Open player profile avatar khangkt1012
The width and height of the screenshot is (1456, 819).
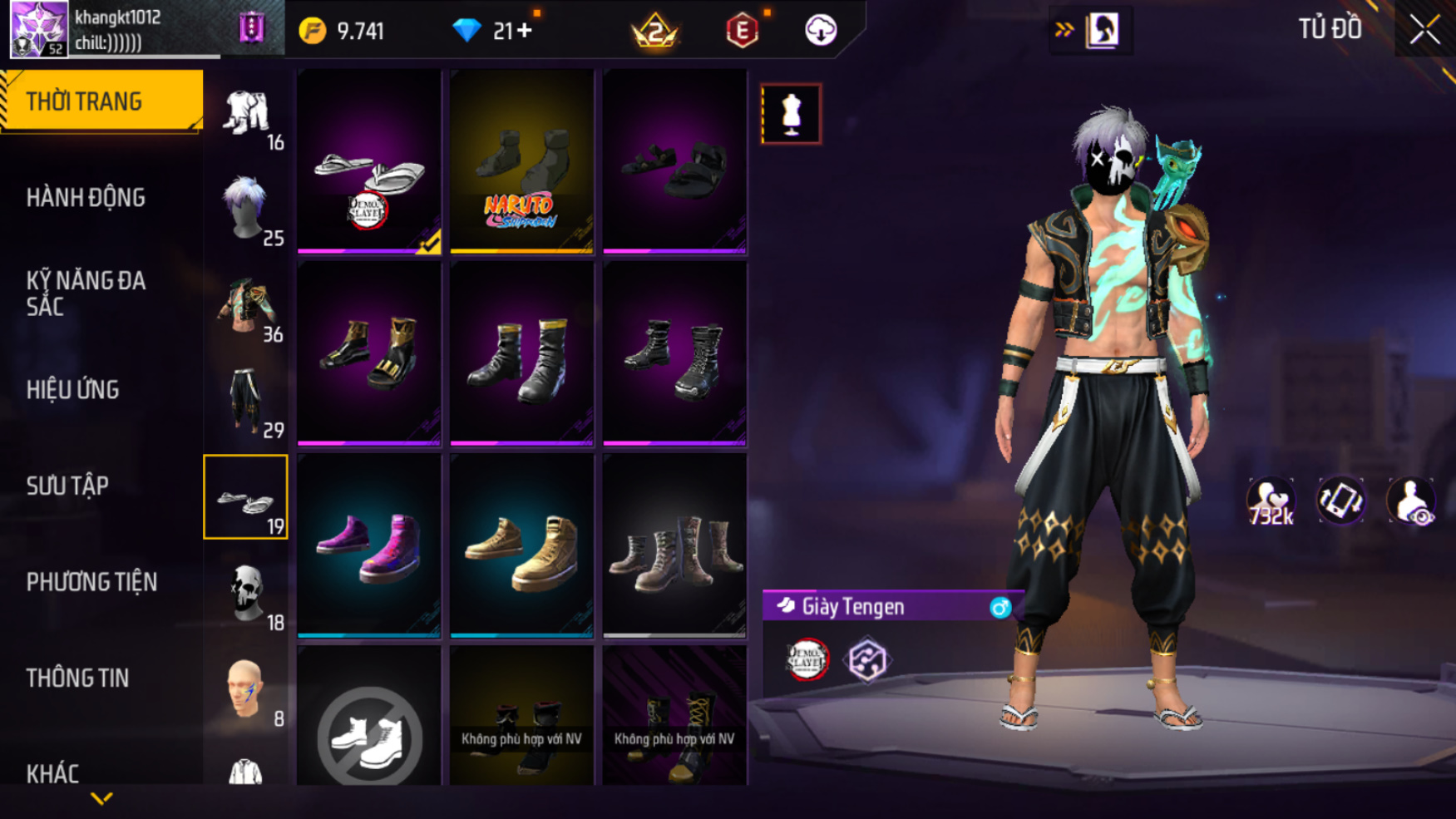38,29
